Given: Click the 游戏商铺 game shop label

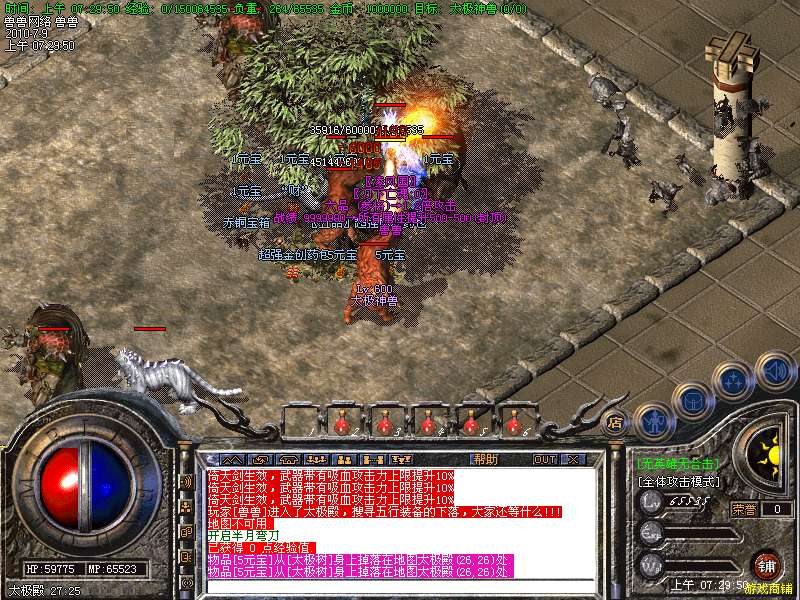Looking at the screenshot, I should click(x=772, y=590).
